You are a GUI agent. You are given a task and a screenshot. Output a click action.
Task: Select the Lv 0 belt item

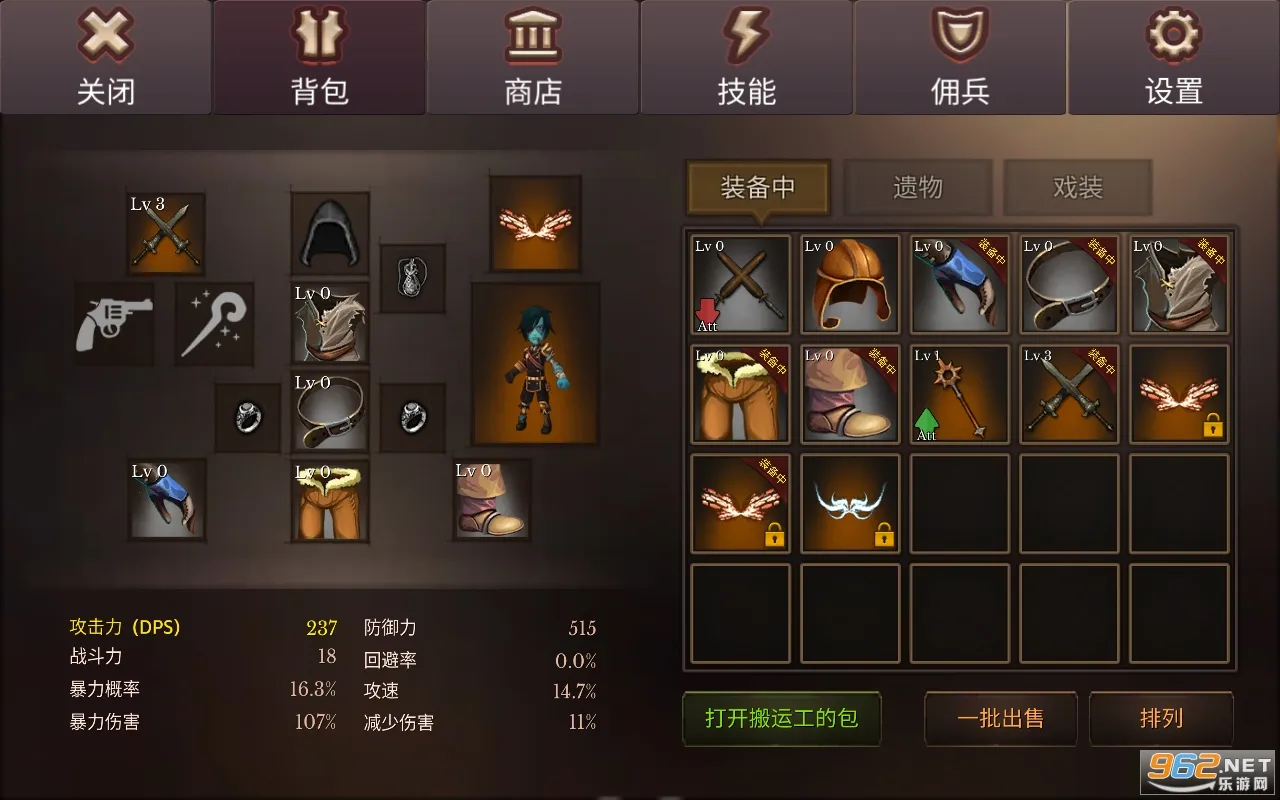(330, 412)
